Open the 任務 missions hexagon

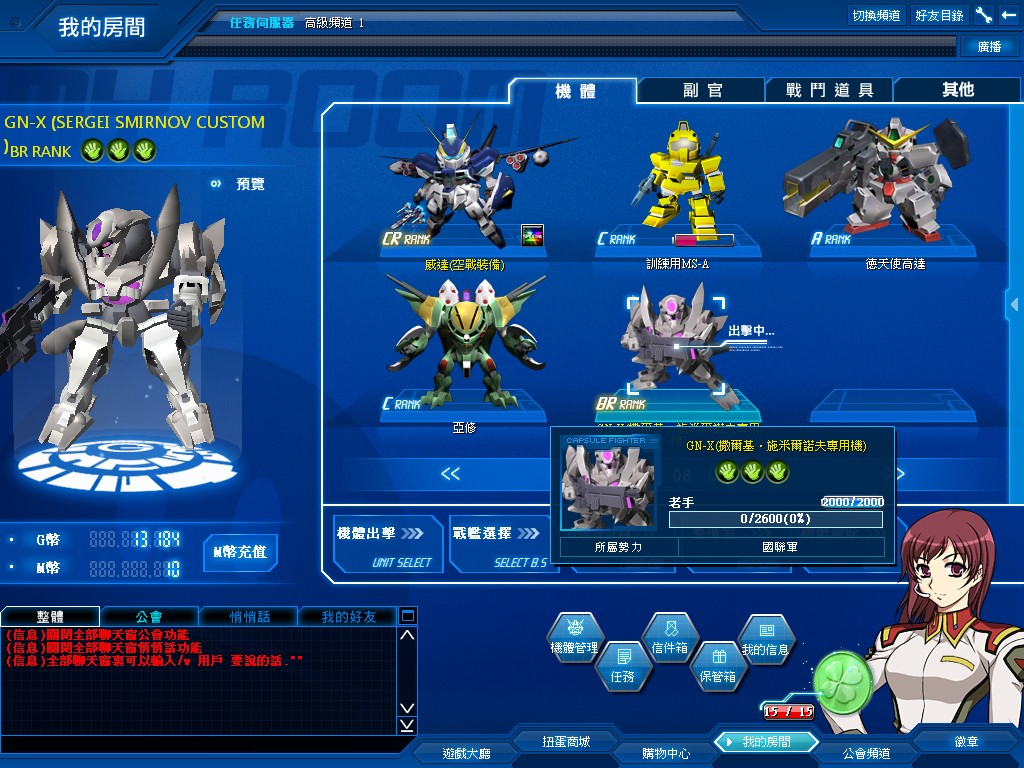[x=622, y=664]
